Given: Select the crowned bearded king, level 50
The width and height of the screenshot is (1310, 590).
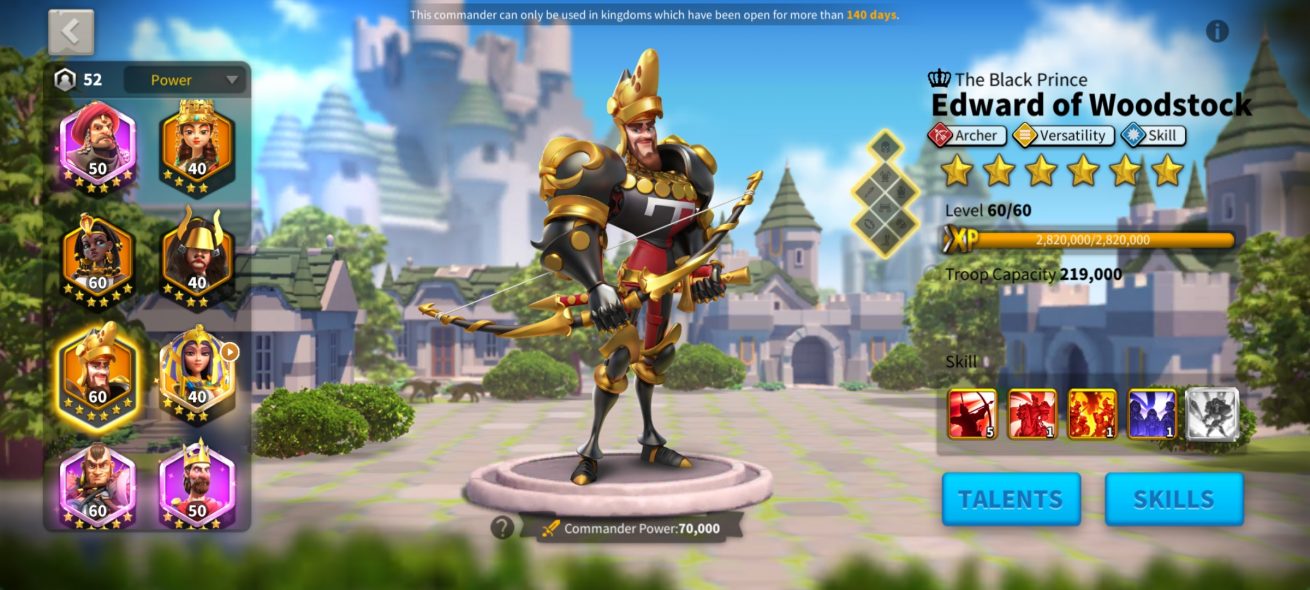Looking at the screenshot, I should pos(197,488).
